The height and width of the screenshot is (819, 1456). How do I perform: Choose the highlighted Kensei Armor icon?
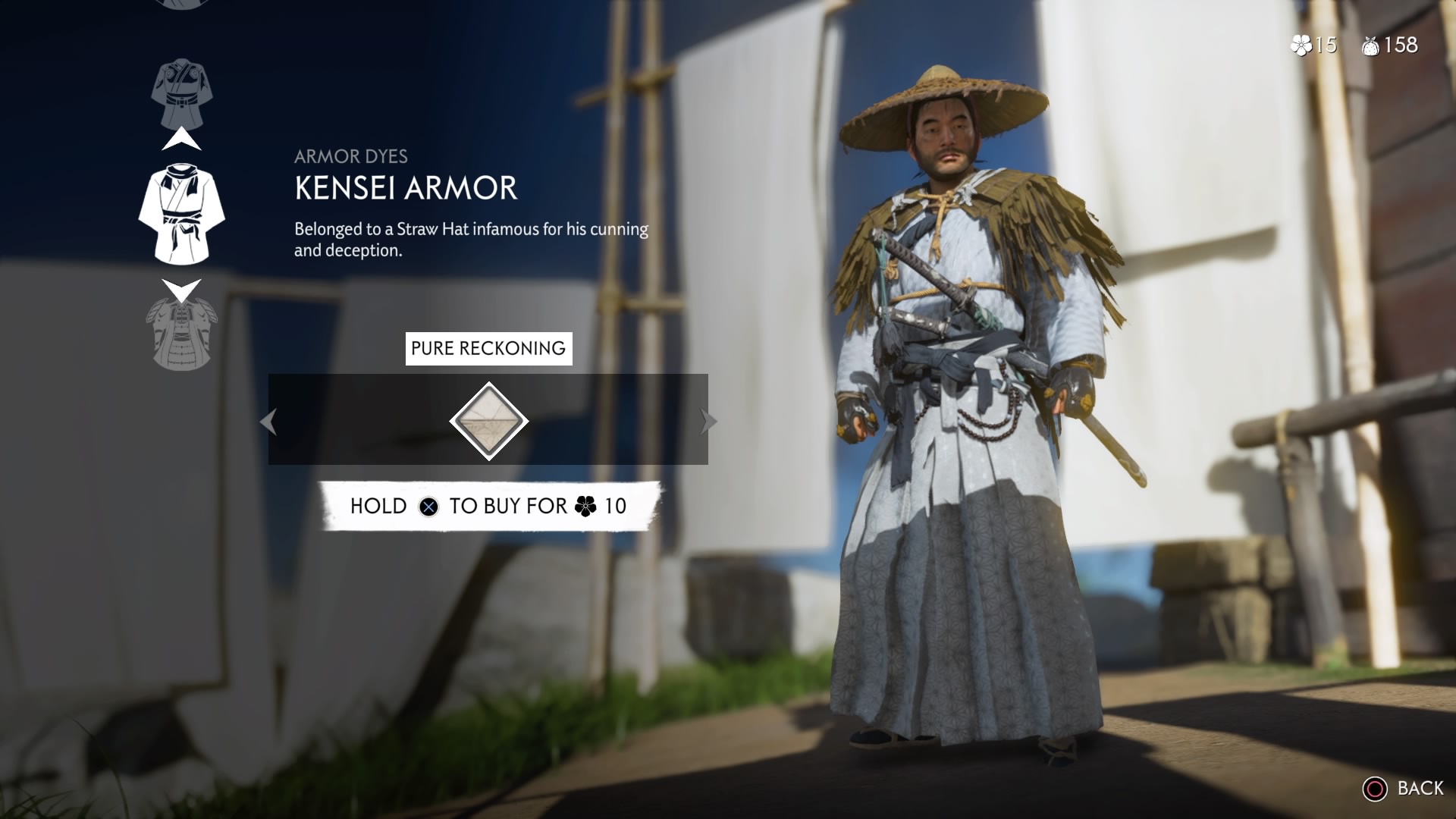[181, 215]
